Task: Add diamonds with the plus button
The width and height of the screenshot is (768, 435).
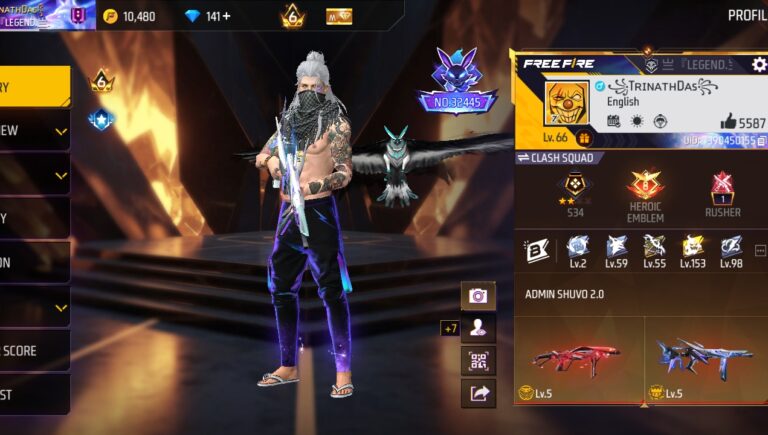Action: (x=226, y=16)
